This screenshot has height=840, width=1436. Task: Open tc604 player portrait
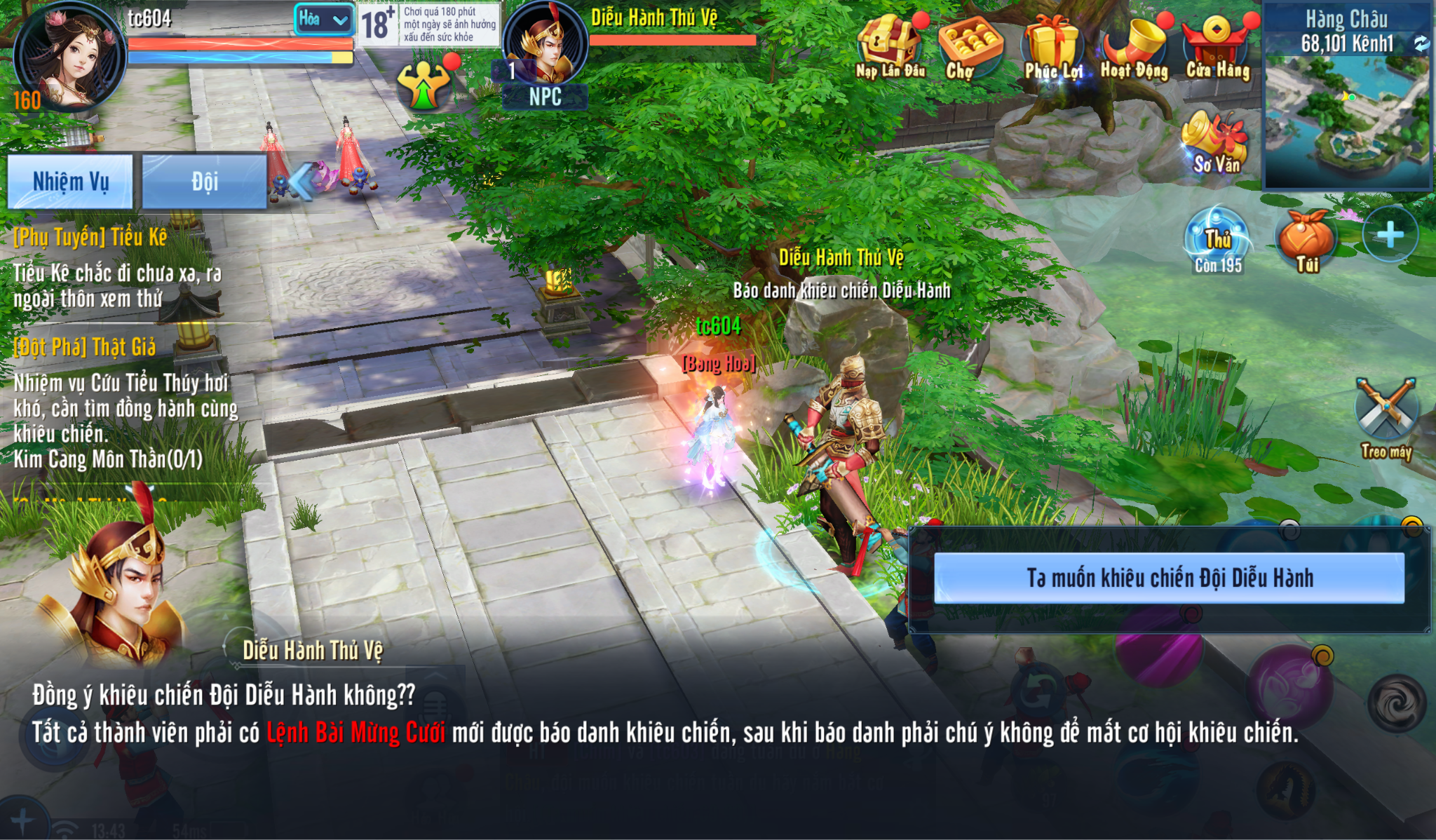[x=69, y=57]
